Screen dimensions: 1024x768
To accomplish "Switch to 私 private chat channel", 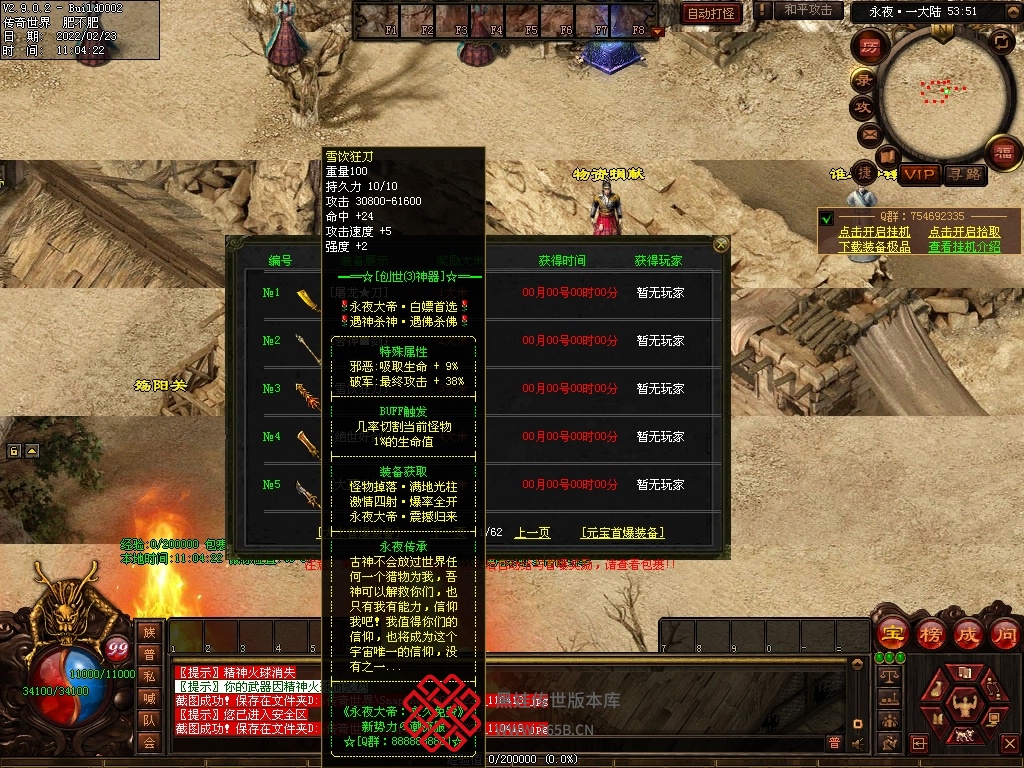I will (149, 676).
